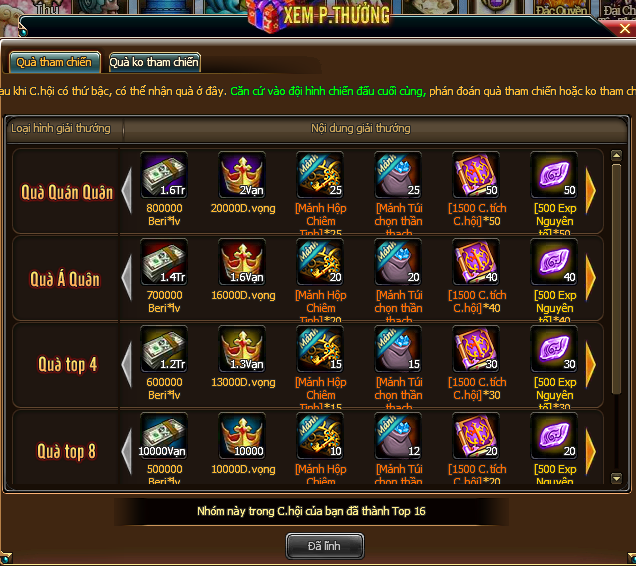Choose the 20000 D.vọng crown reward

coord(242,176)
